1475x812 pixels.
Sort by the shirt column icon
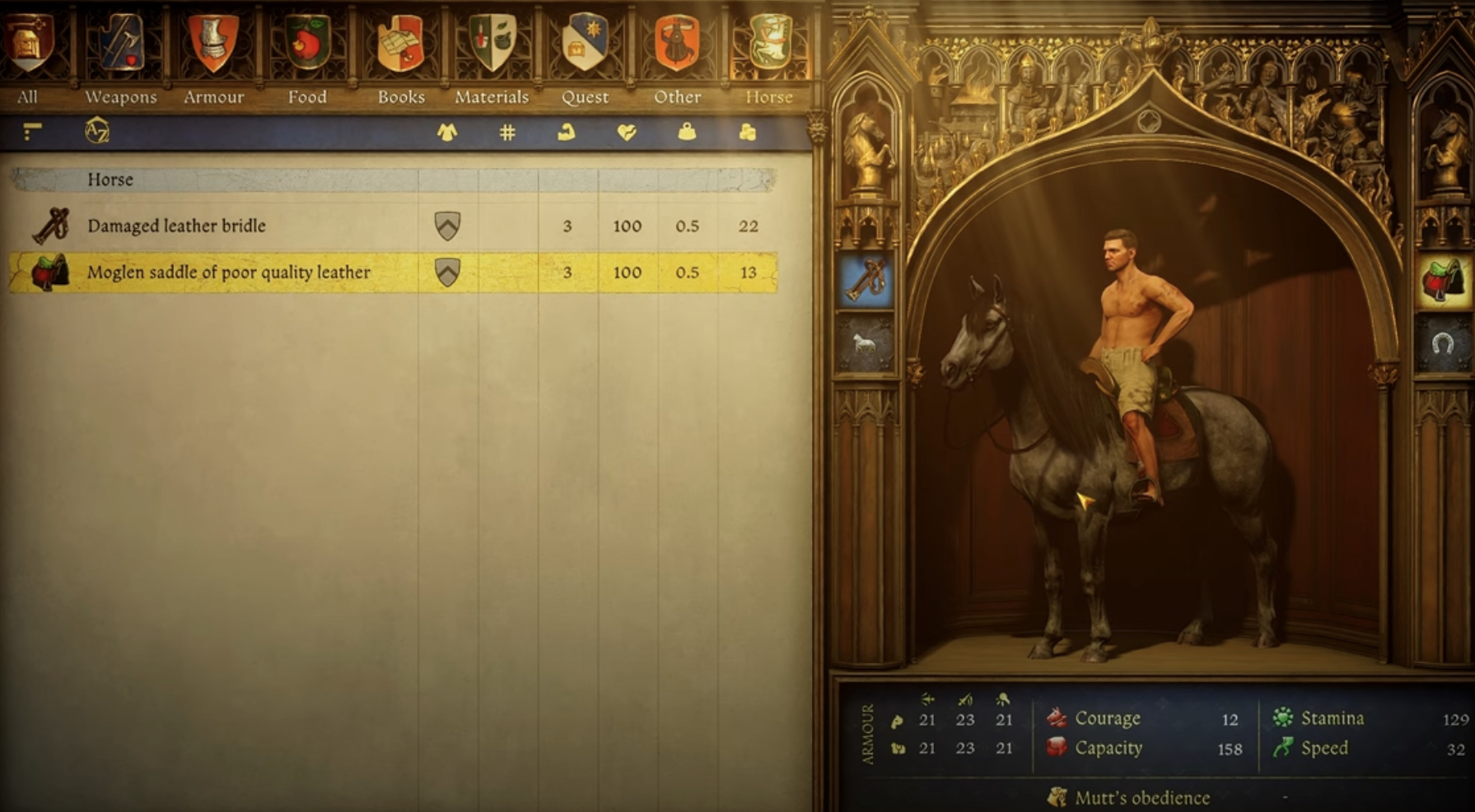[x=447, y=132]
